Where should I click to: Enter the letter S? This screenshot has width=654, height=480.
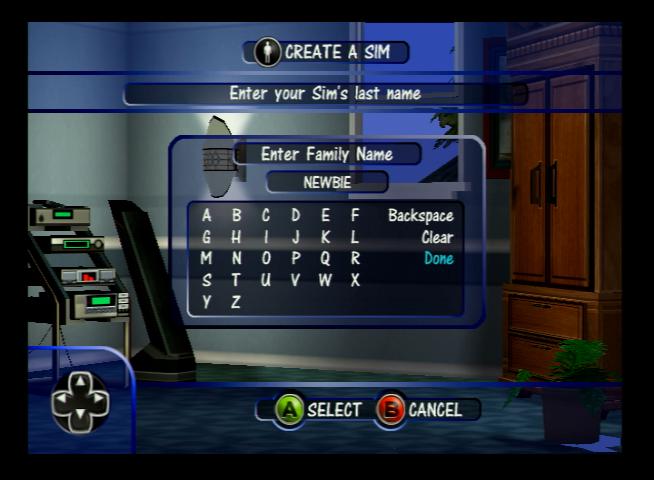(207, 280)
